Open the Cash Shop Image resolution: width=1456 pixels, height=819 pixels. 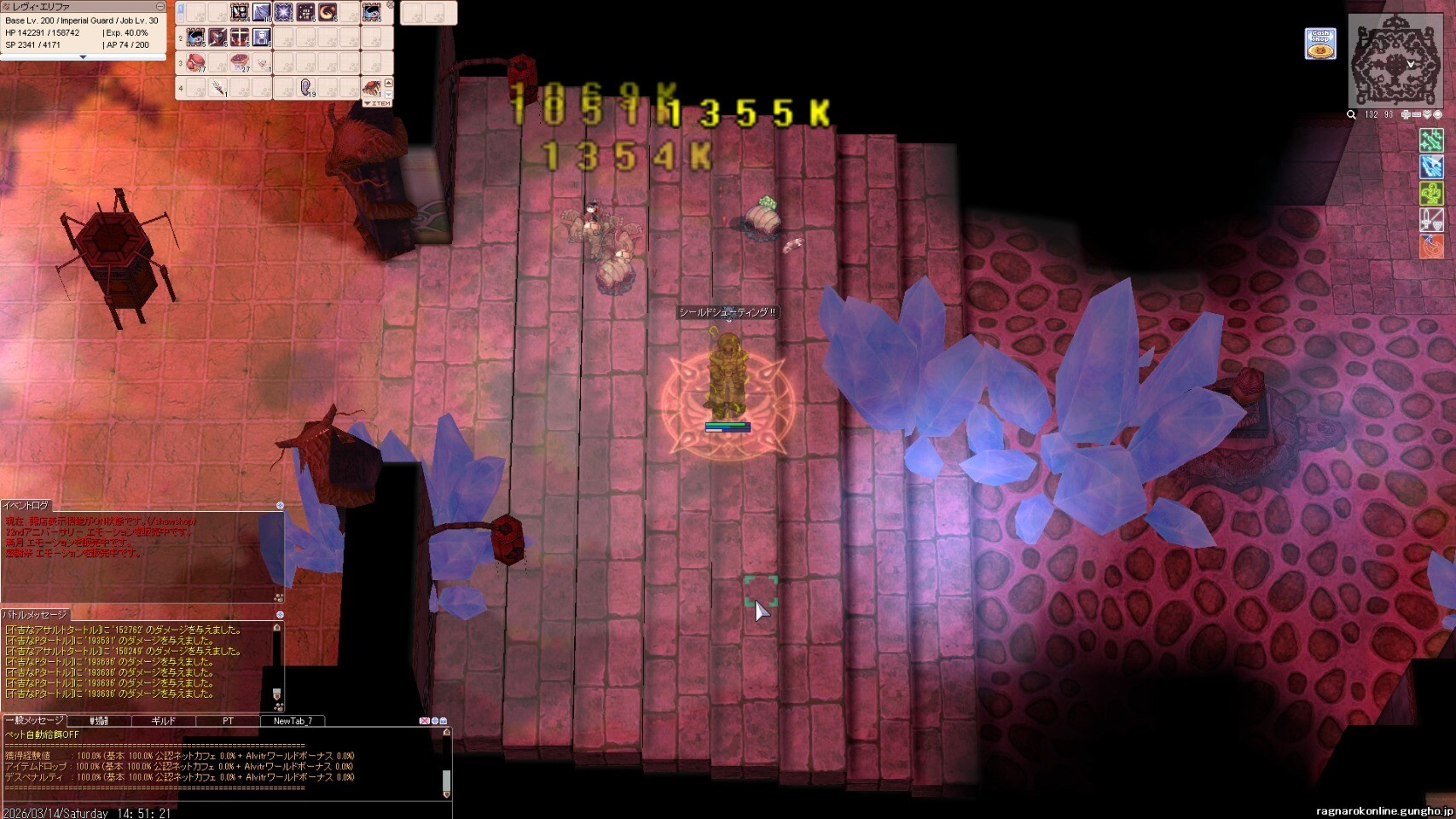click(1320, 44)
